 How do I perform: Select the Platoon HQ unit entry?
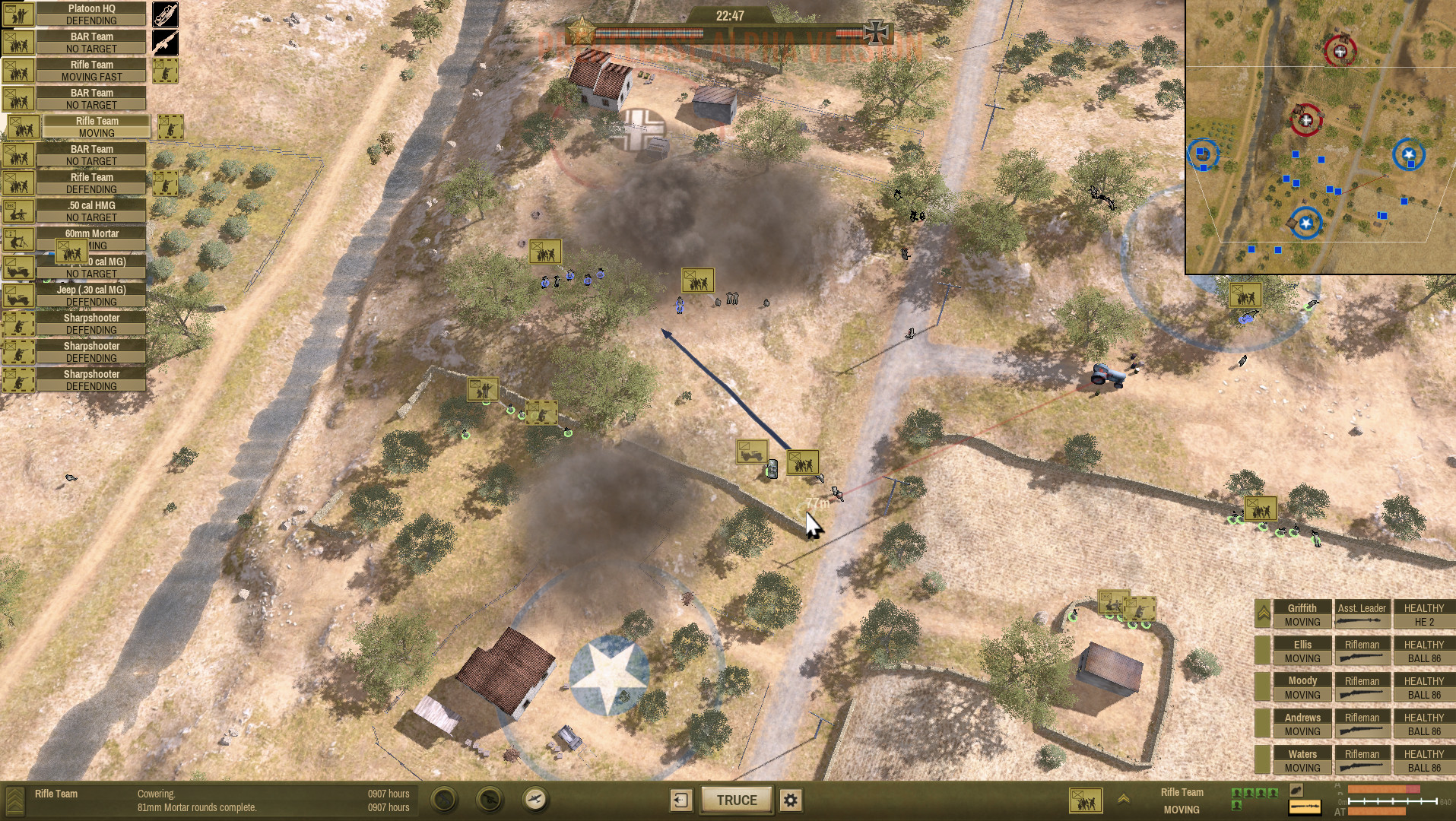coord(92,13)
